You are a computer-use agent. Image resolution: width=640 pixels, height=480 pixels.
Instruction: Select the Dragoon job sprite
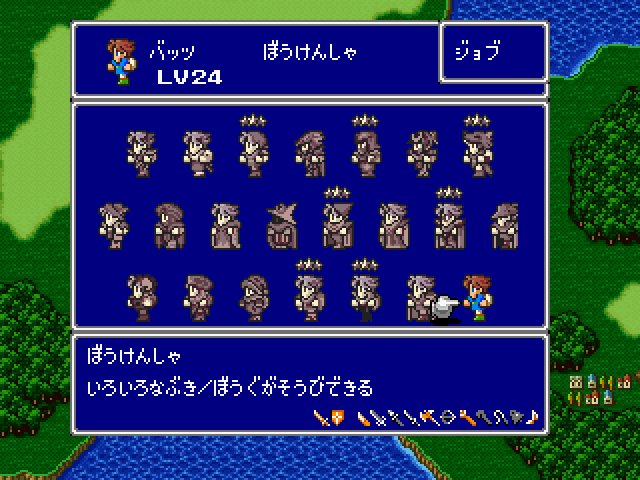pos(308,153)
